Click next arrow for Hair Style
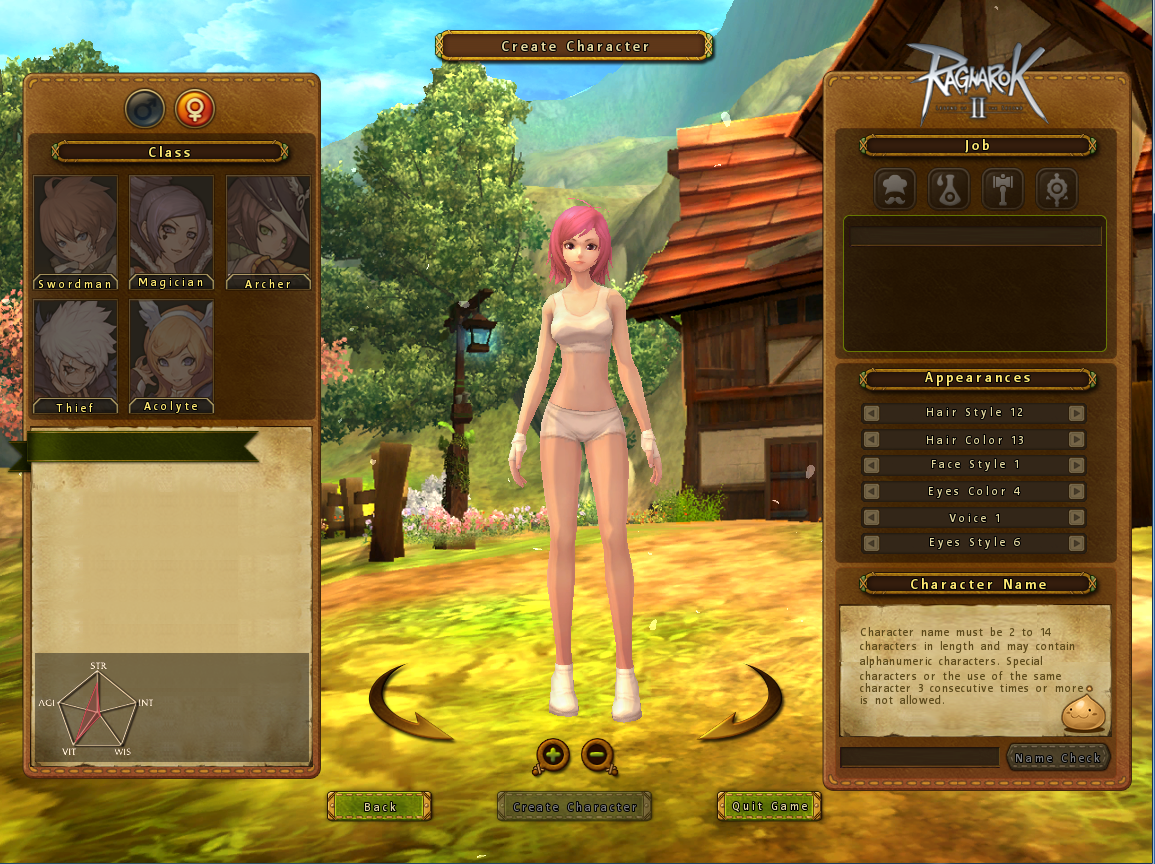Viewport: 1155px width, 864px height. [x=1076, y=413]
